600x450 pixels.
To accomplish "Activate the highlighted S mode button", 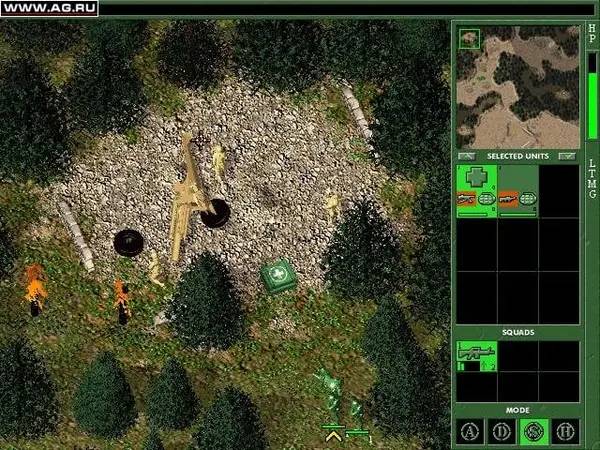I will (533, 431).
